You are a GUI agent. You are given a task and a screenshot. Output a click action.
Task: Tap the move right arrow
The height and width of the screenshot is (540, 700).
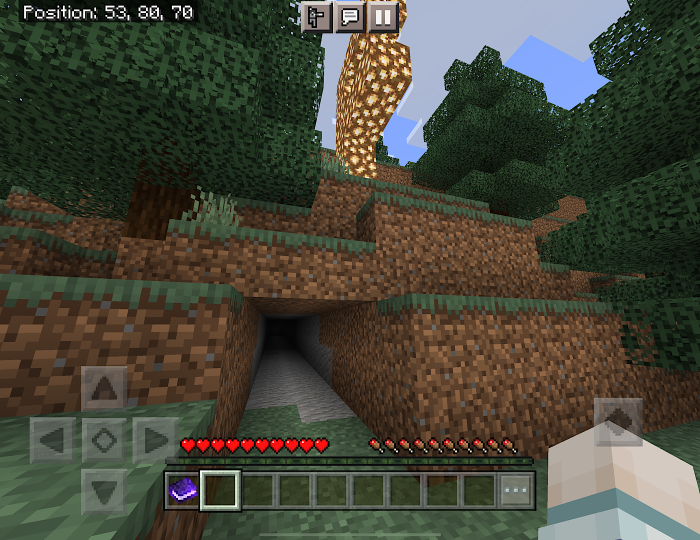154,439
